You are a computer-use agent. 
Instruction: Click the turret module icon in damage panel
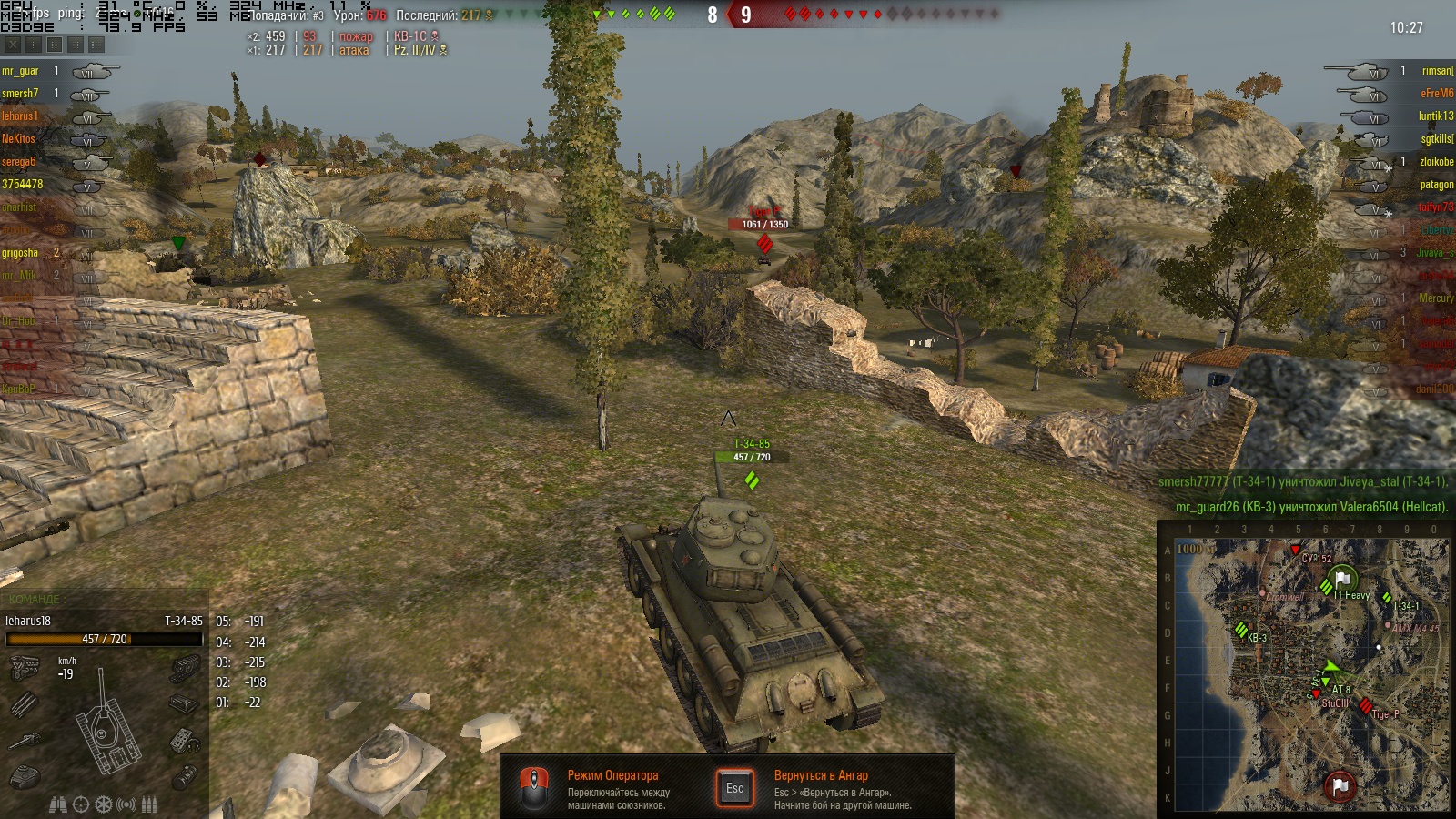tap(25, 776)
